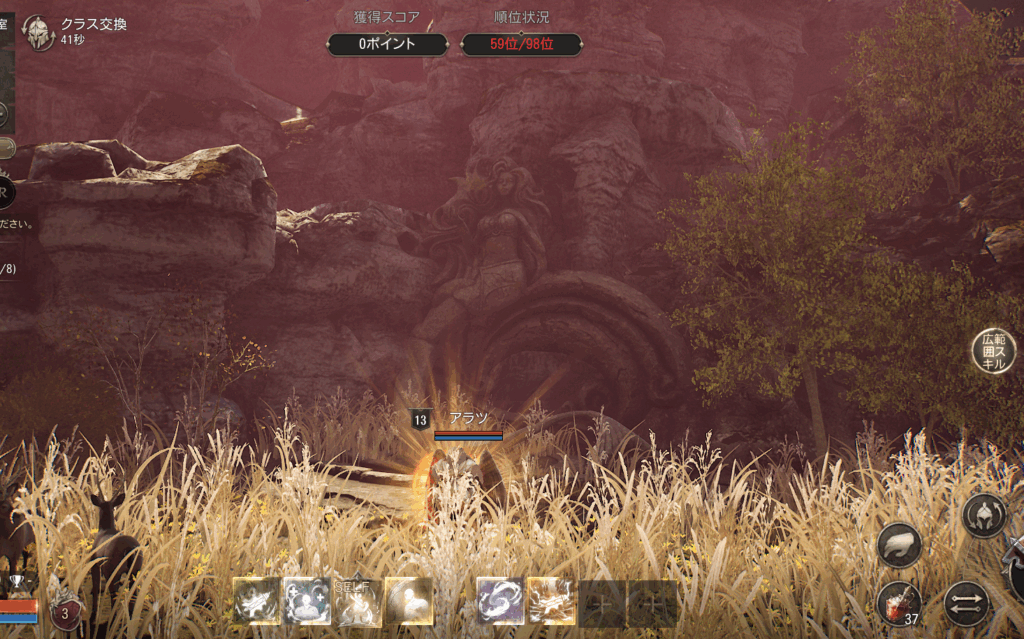Activate the beast claw round button
The height and width of the screenshot is (639, 1024).
pyautogui.click(x=899, y=545)
